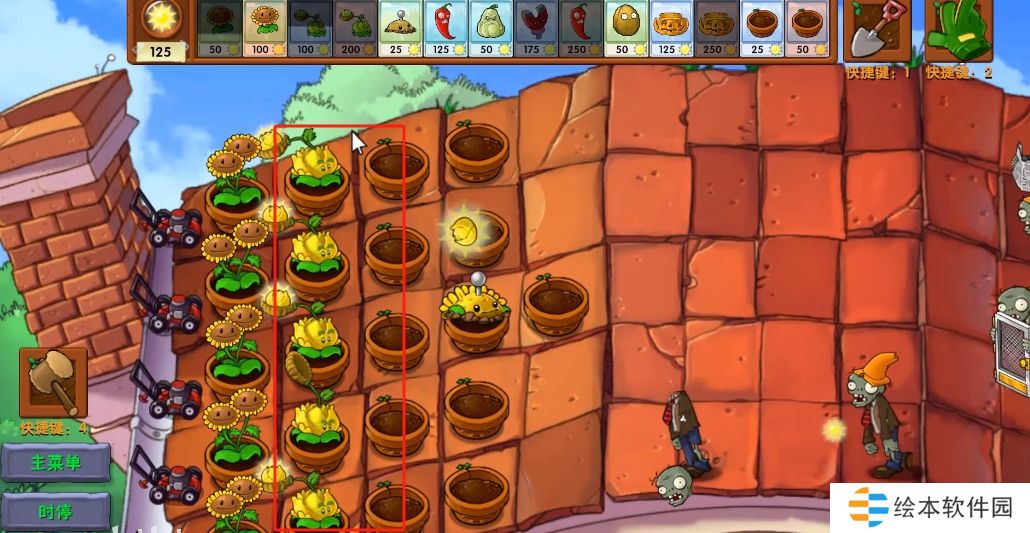The image size is (1030, 533).
Task: Pick the 250-cost pumpkin seed packet
Action: click(x=716, y=29)
